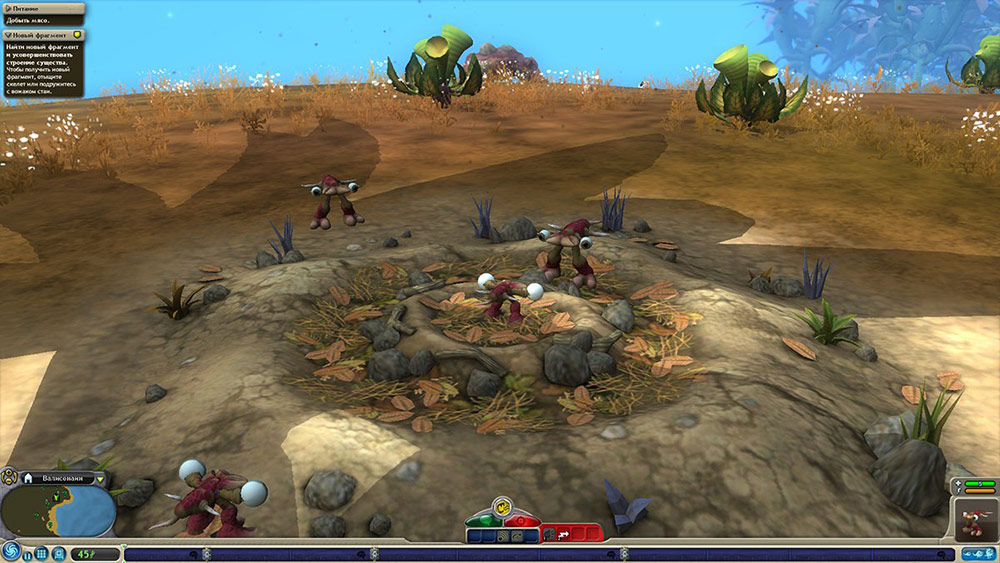Click the home nest icon
The width and height of the screenshot is (1000, 563).
click(x=29, y=479)
